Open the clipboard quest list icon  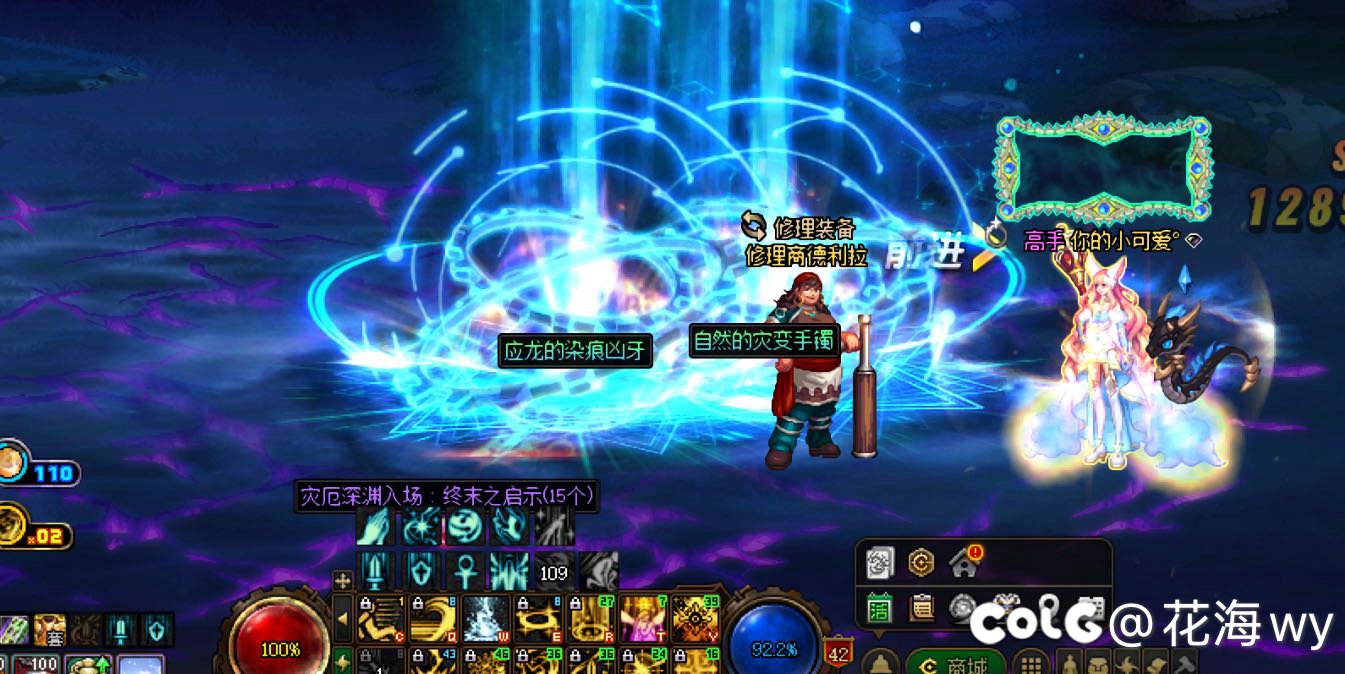pyautogui.click(x=921, y=607)
